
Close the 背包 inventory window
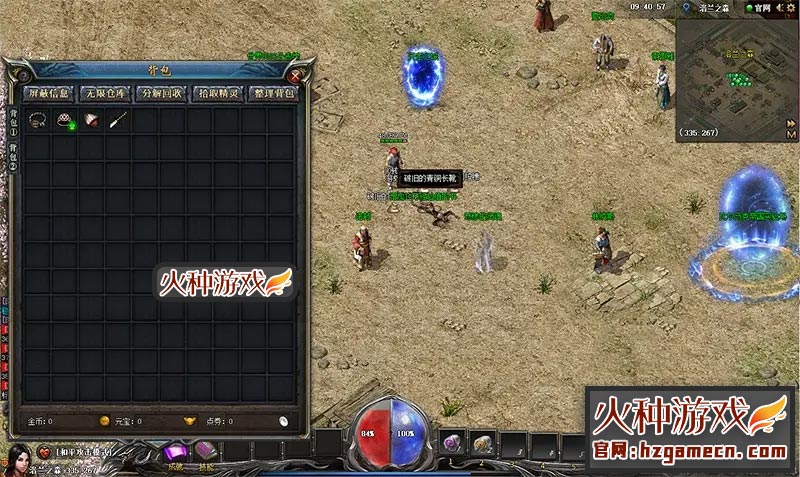point(296,75)
